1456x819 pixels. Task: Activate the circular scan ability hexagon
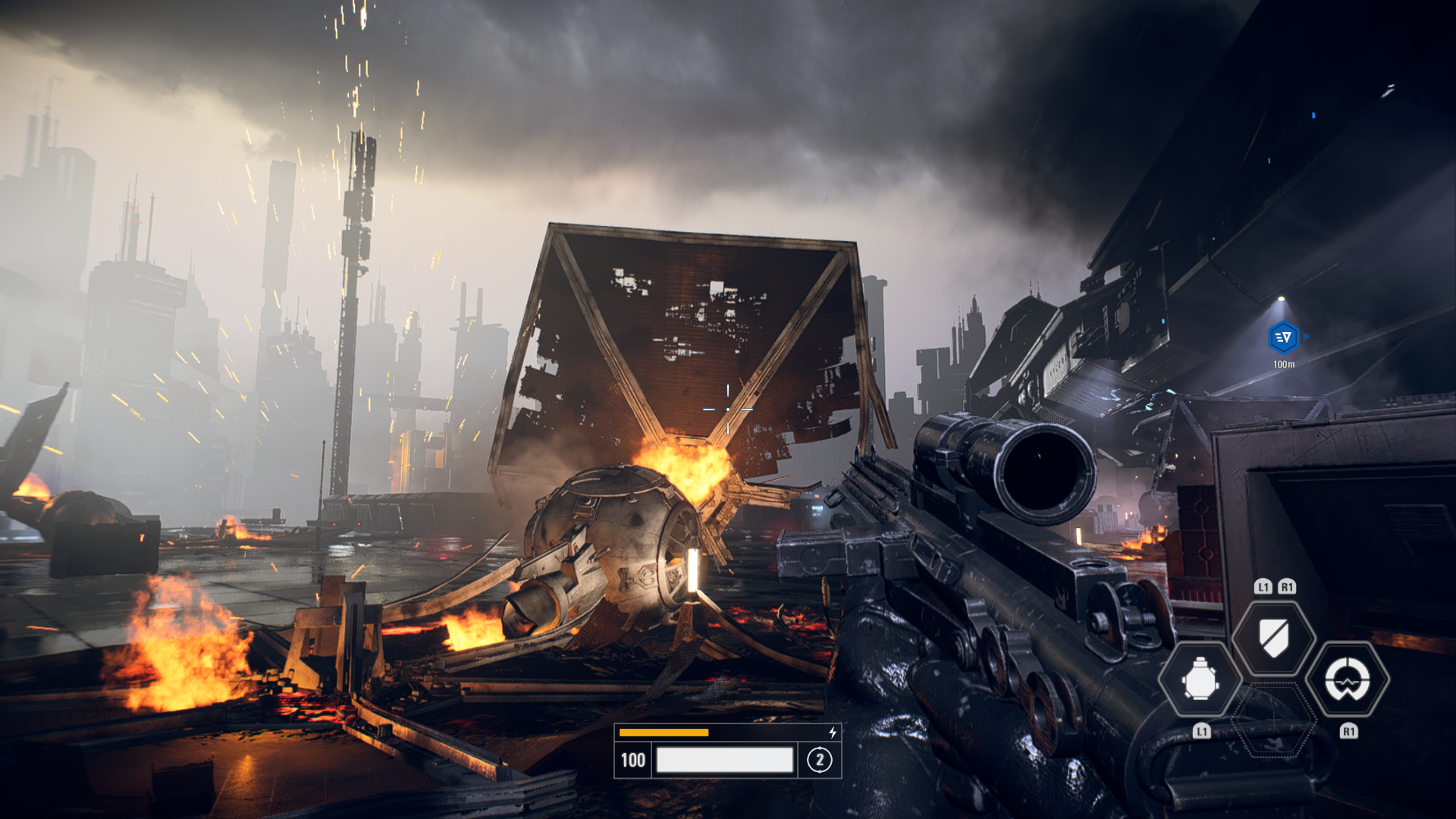[1348, 679]
